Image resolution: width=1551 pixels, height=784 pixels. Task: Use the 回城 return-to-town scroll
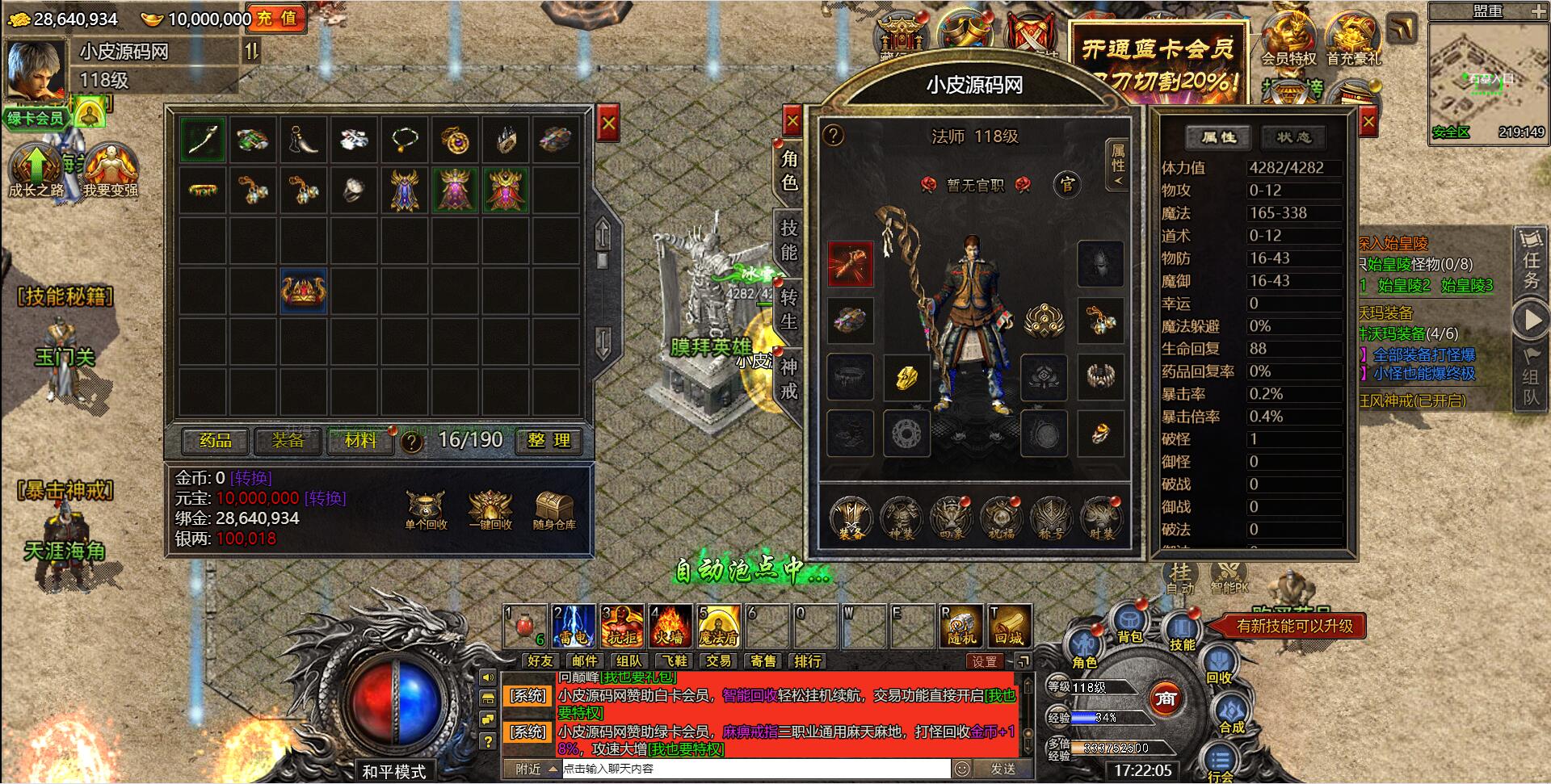pos(1009,626)
